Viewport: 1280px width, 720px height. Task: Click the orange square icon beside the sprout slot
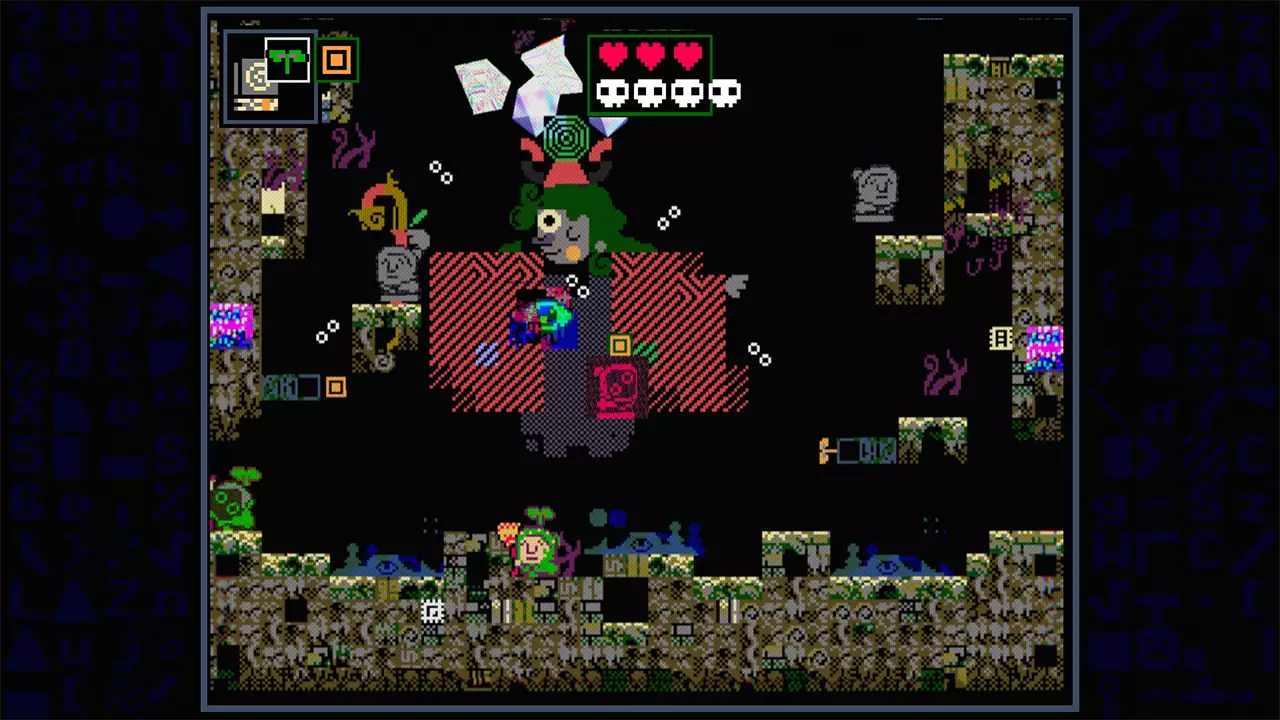tap(336, 61)
